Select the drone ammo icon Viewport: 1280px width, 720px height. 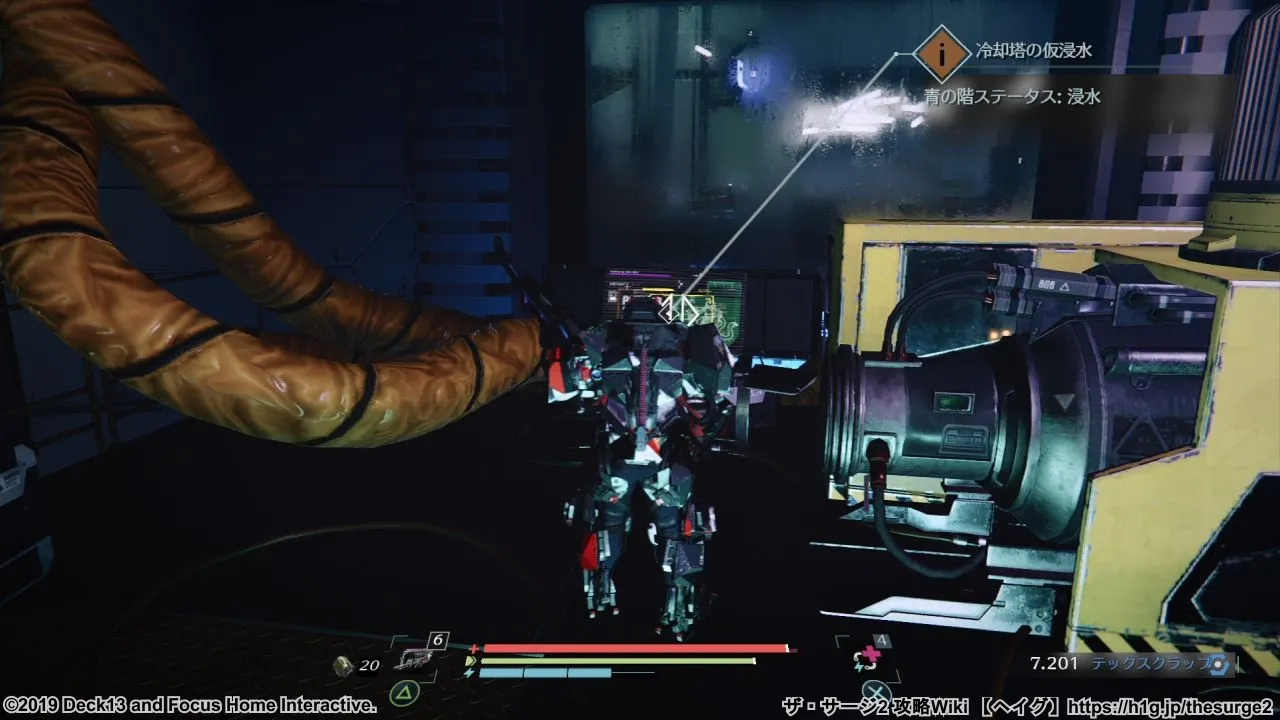343,666
